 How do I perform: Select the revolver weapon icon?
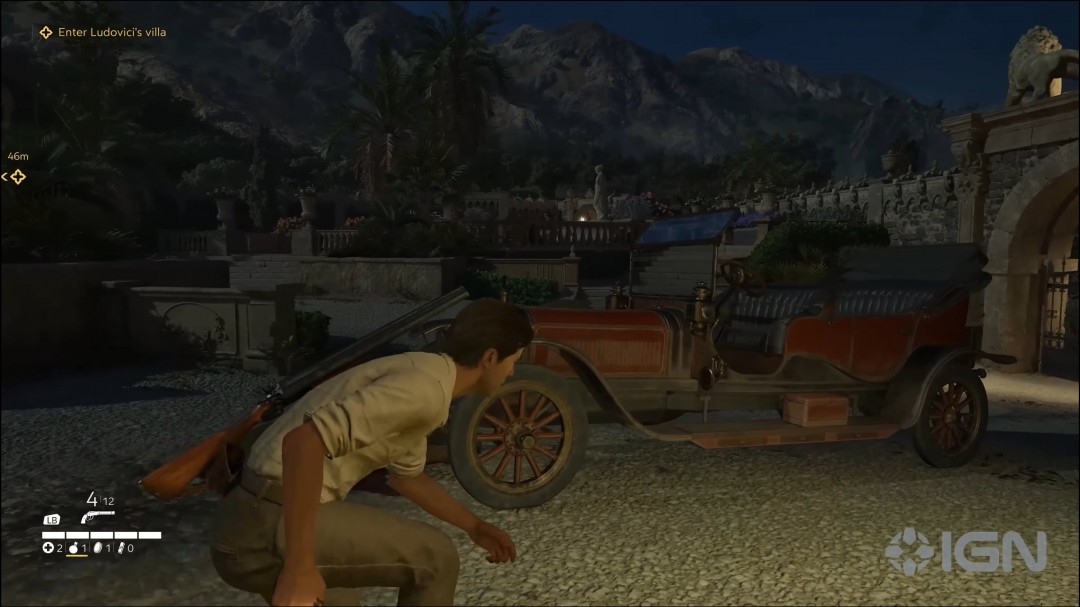98,518
